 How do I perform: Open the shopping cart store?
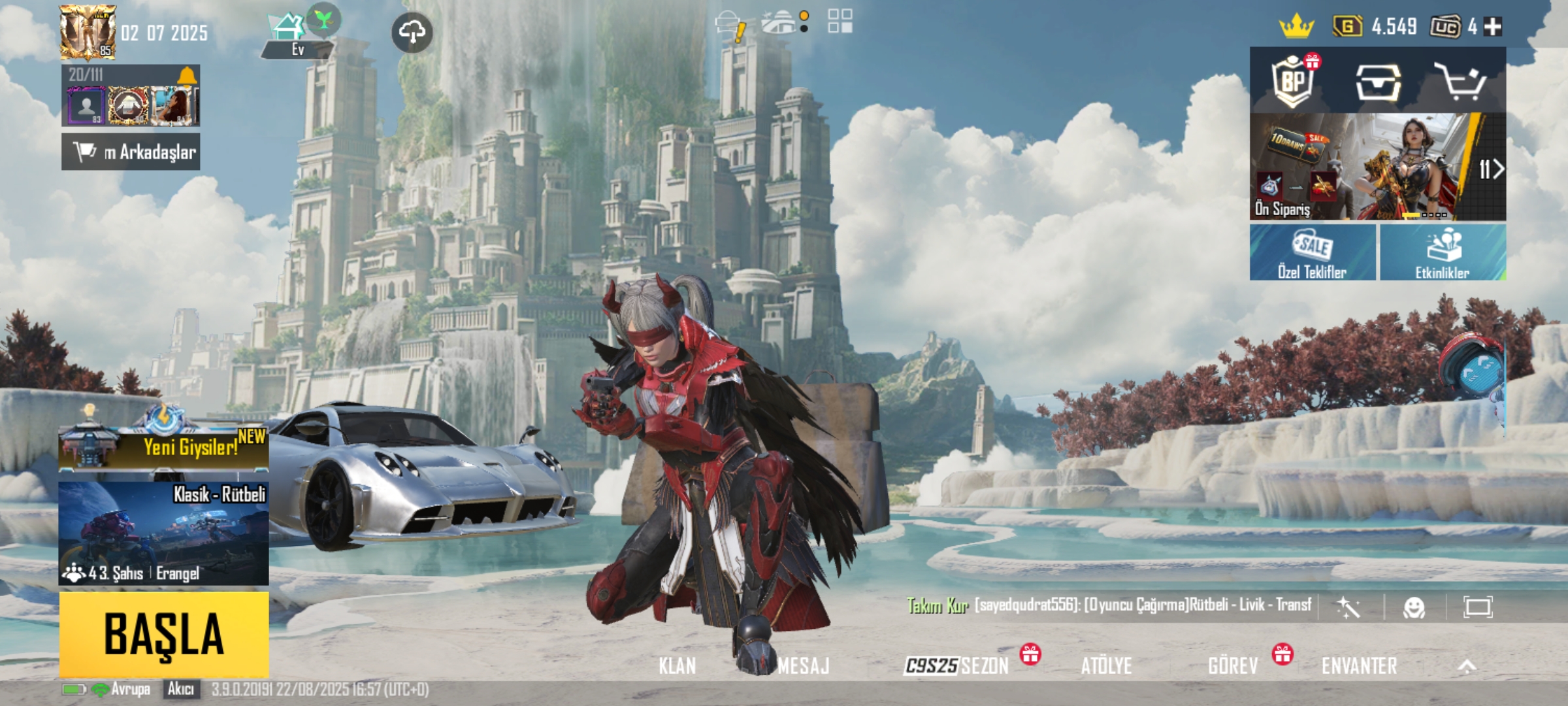point(1460,82)
